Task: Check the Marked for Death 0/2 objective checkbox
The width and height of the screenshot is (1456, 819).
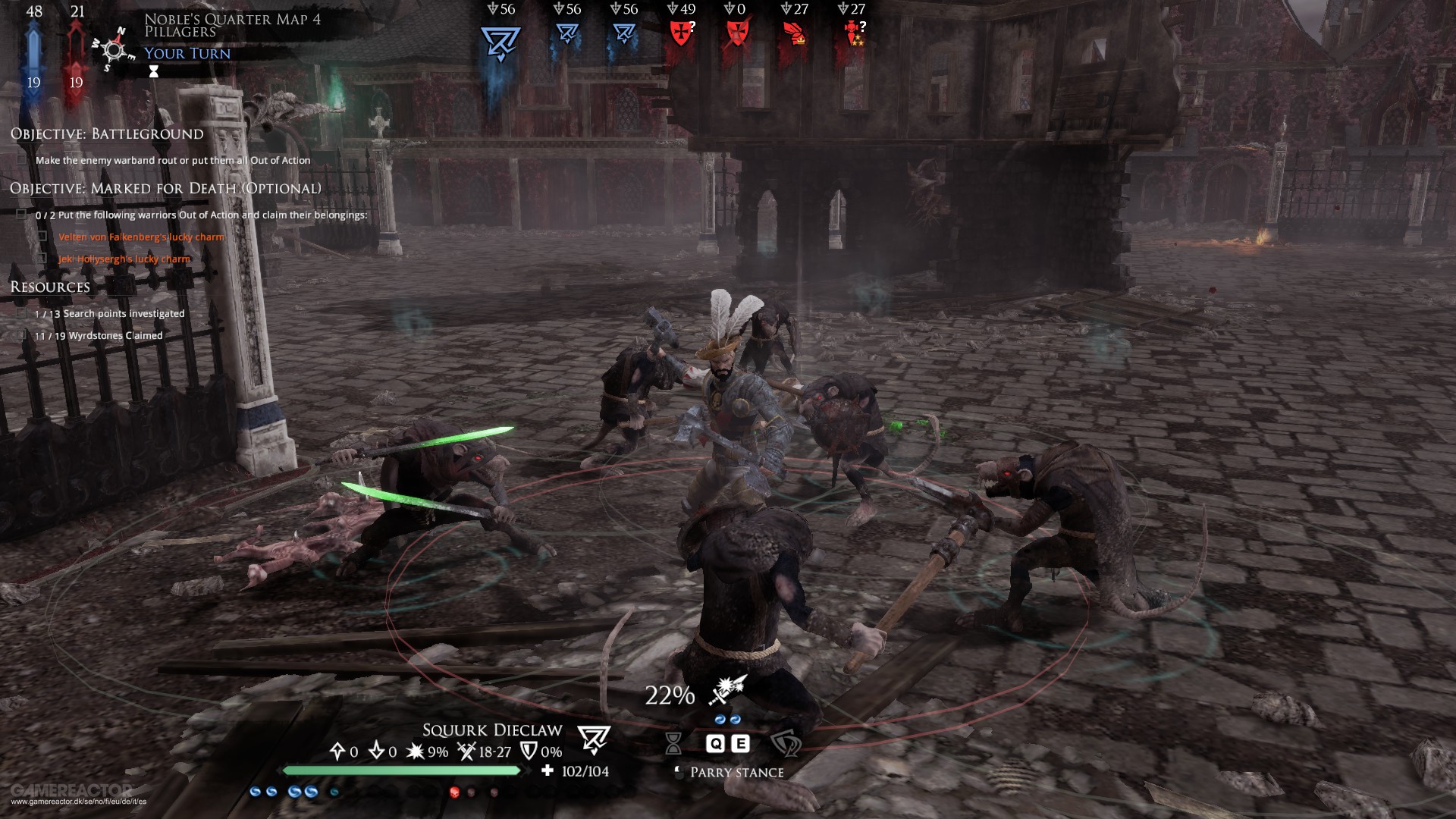Action: 20,215
